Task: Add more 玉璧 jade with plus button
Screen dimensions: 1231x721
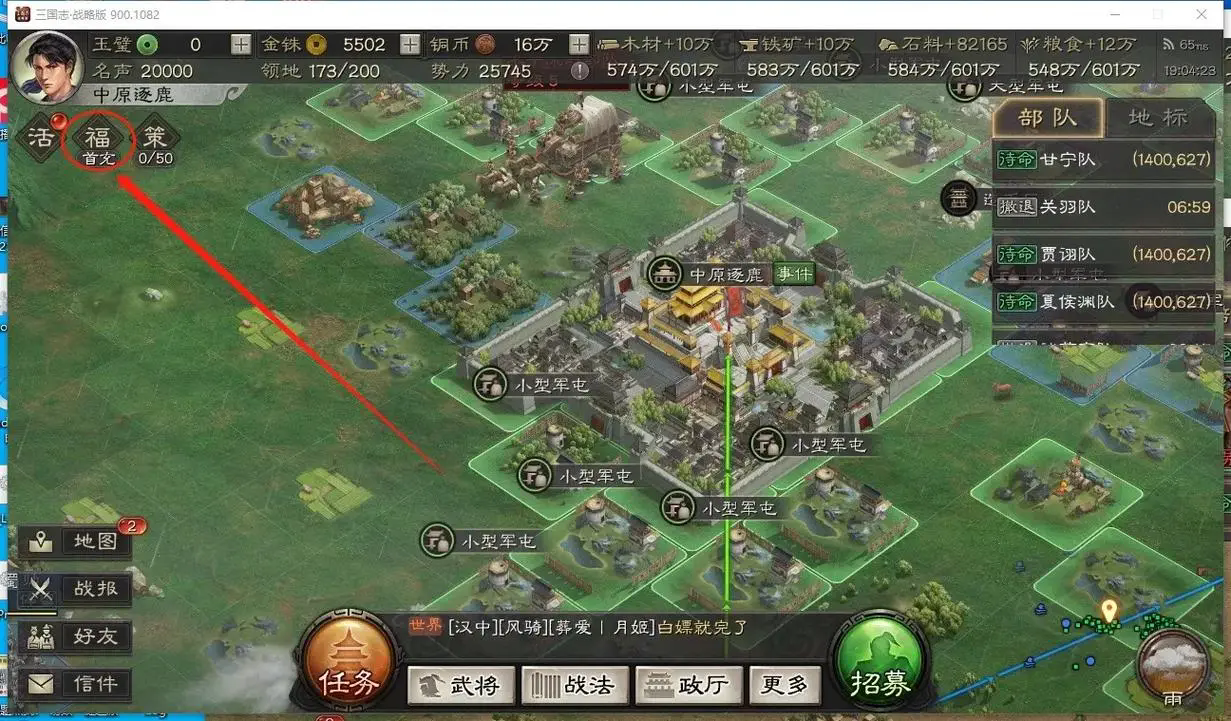Action: pyautogui.click(x=241, y=44)
